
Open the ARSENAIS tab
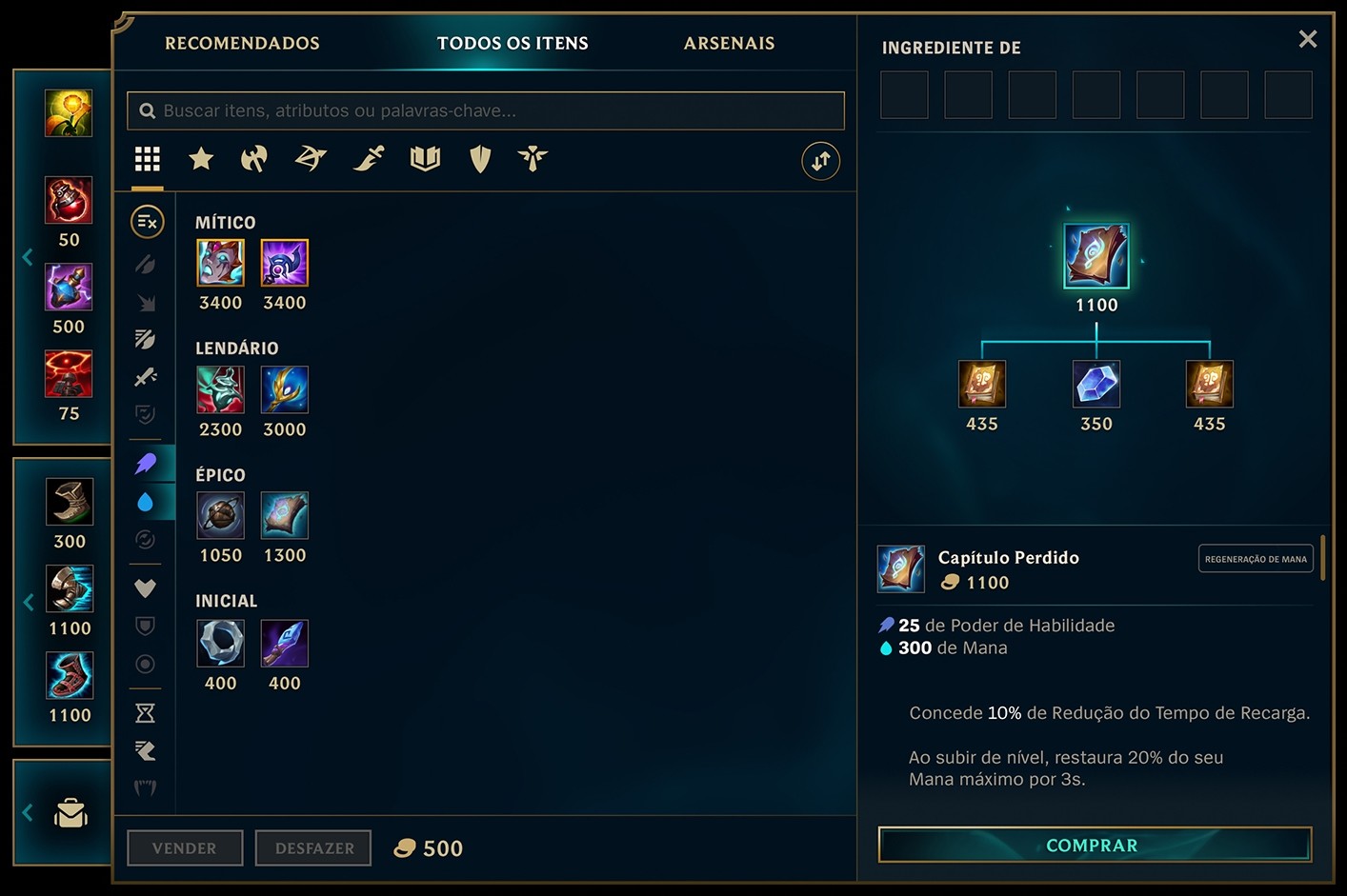[x=729, y=43]
